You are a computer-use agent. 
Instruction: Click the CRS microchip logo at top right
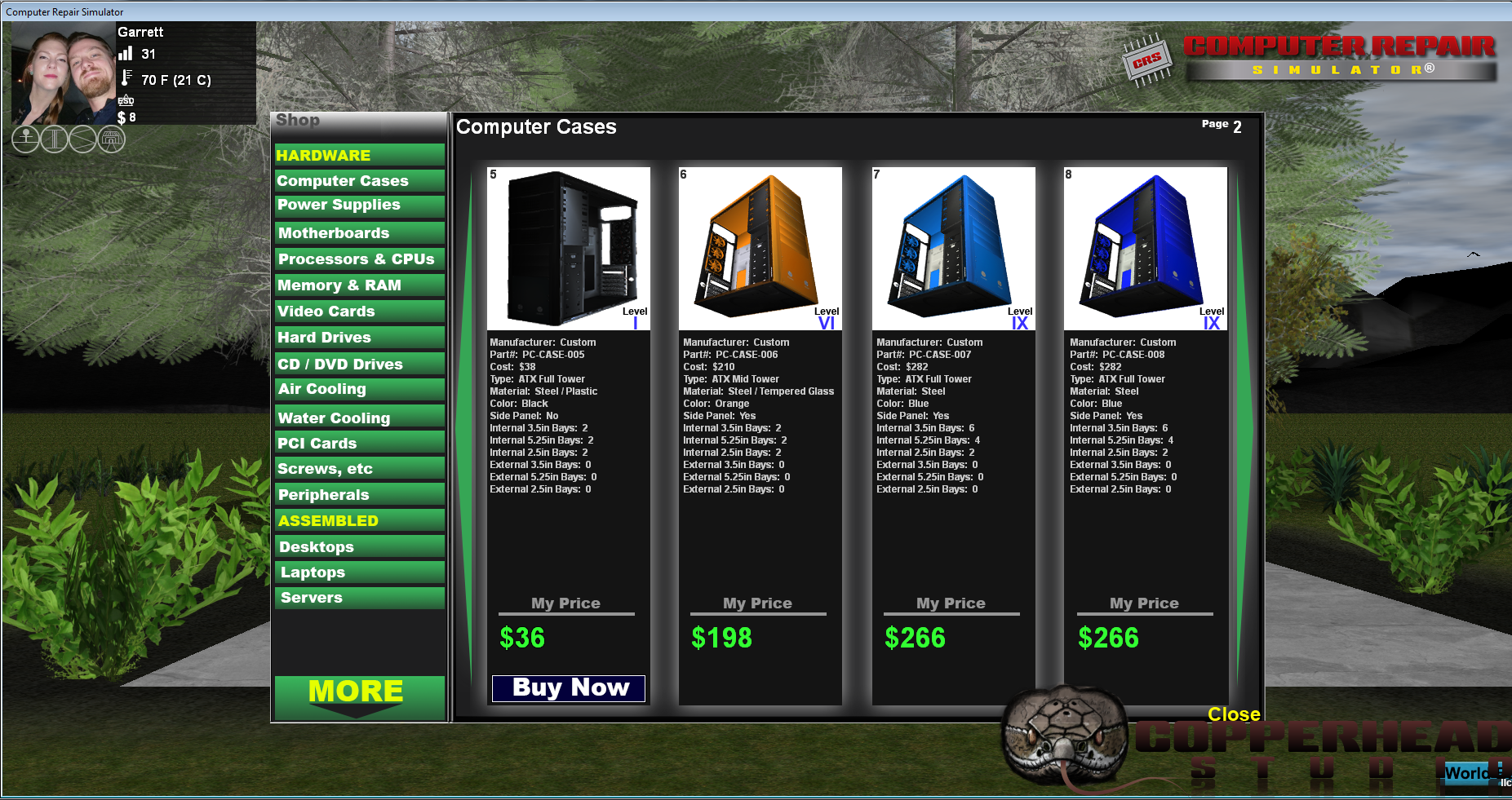[x=1147, y=59]
